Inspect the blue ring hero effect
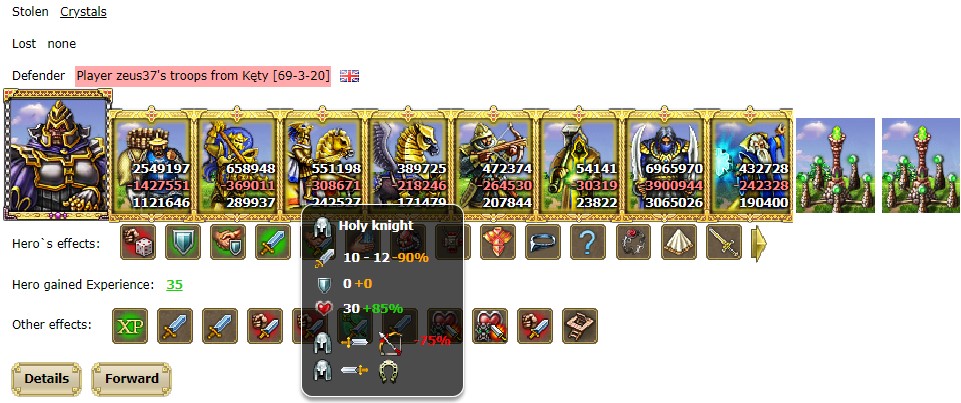 click(542, 241)
